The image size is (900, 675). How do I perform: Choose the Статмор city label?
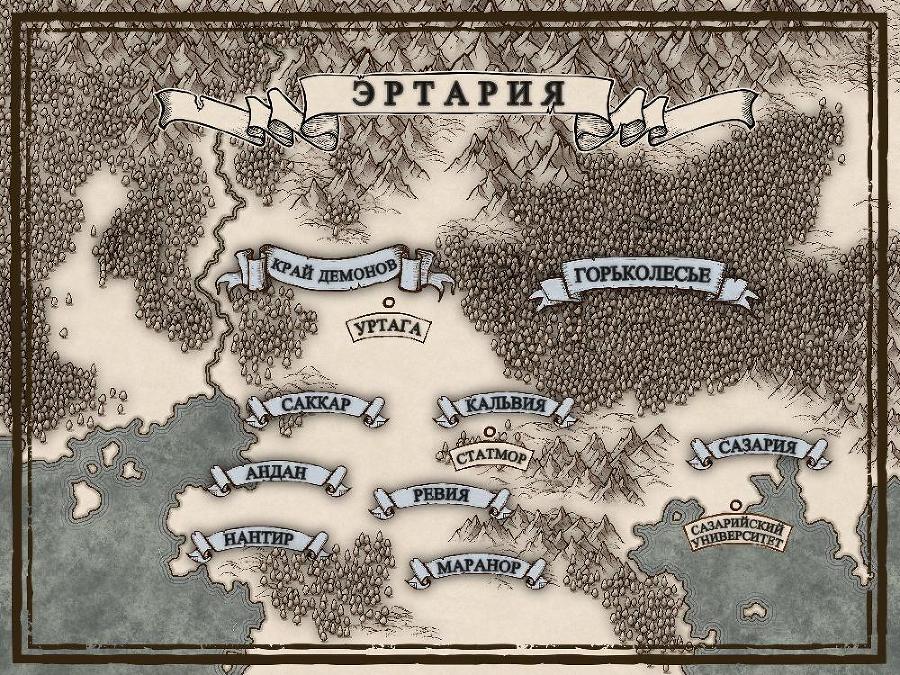point(489,456)
